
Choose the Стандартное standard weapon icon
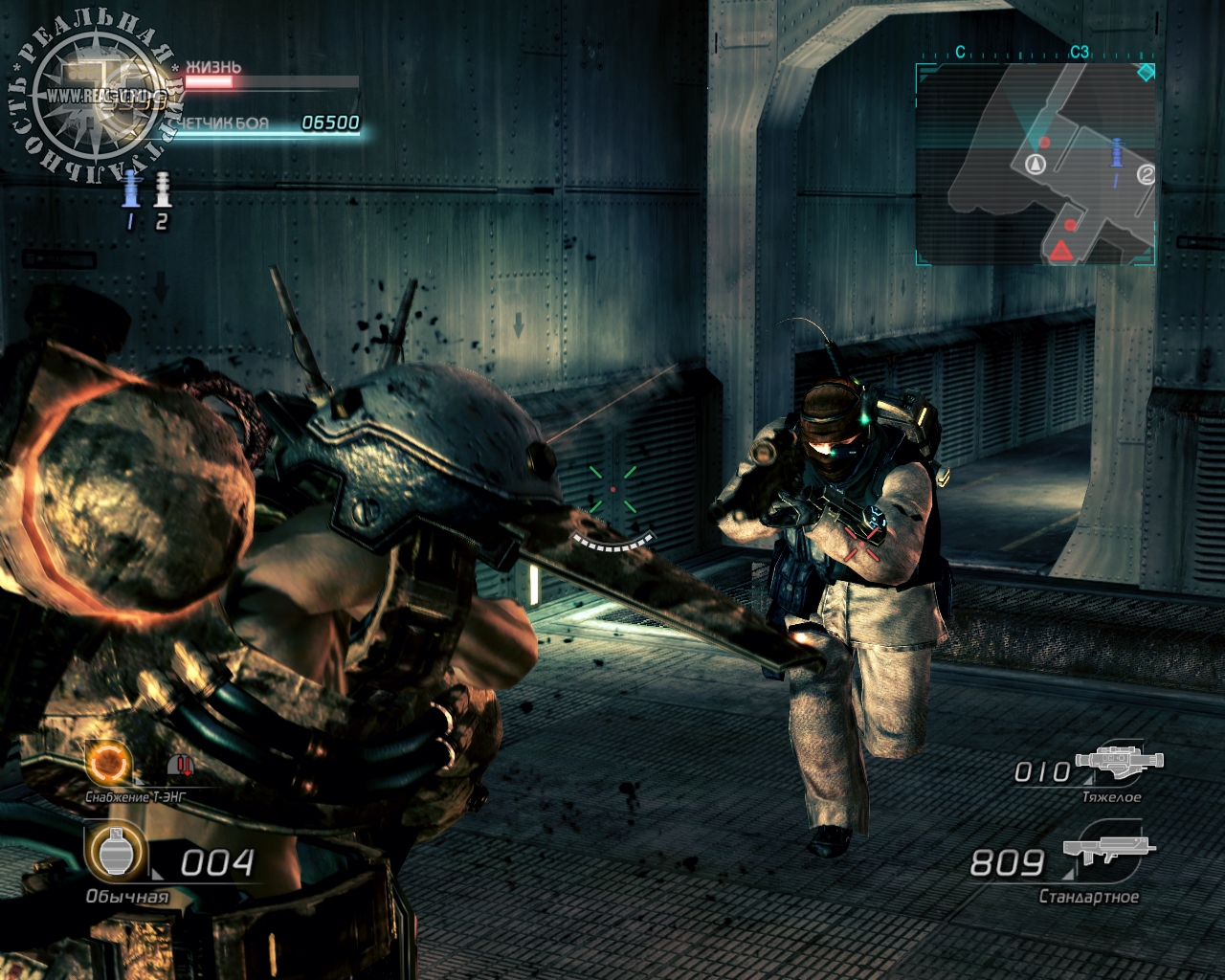[1107, 850]
